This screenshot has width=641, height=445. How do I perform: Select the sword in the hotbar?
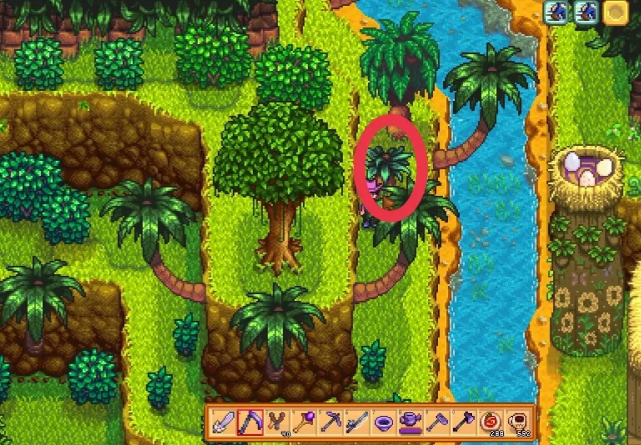224,421
